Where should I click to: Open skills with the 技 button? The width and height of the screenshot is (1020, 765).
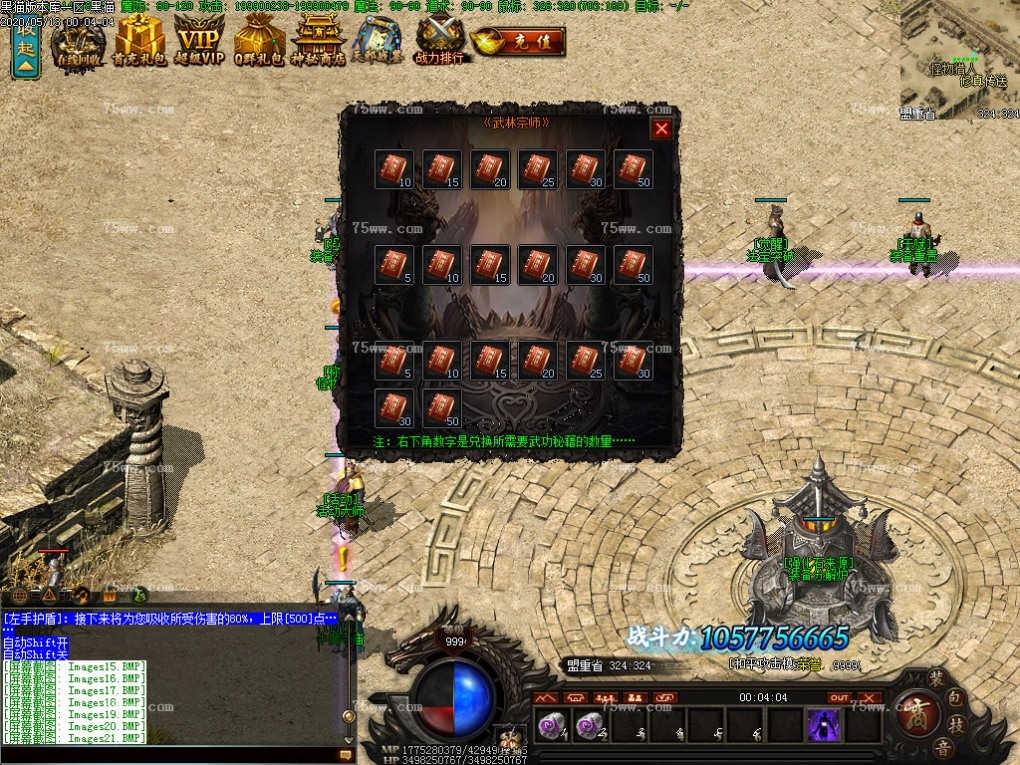pyautogui.click(x=957, y=724)
